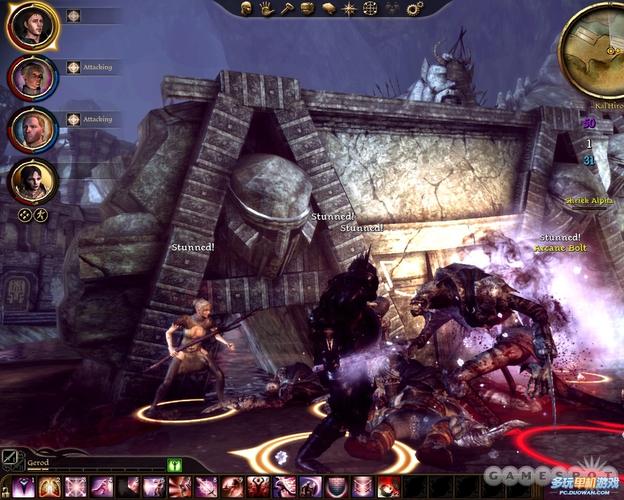The width and height of the screenshot is (624, 500).
Task: Select the top party member portrait
Action: [x=32, y=25]
